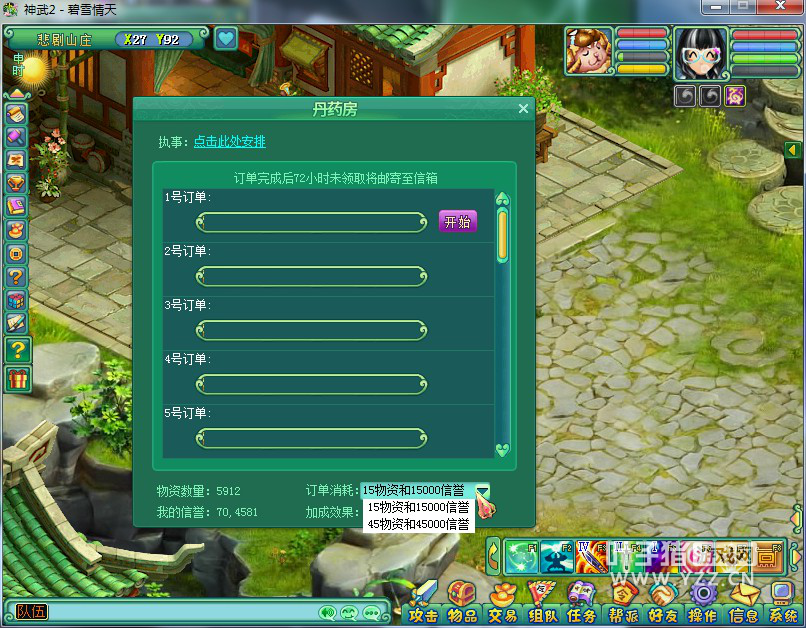
Task: Open the 组队 team menu
Action: click(x=543, y=601)
